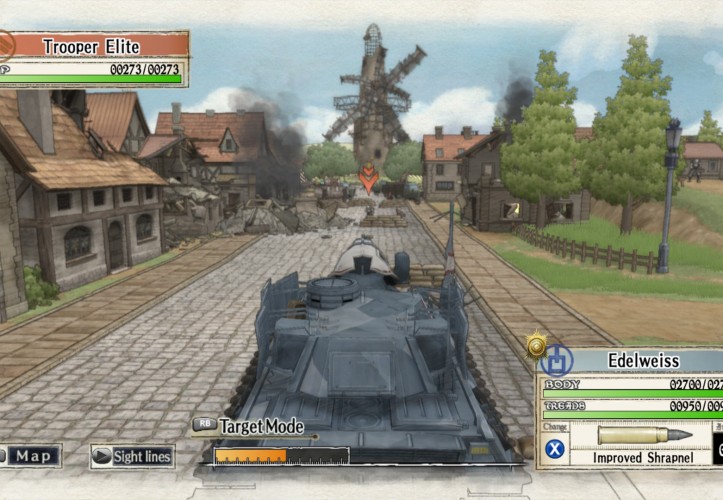This screenshot has width=723, height=500.
Task: Enter Target Mode
Action: click(250, 426)
